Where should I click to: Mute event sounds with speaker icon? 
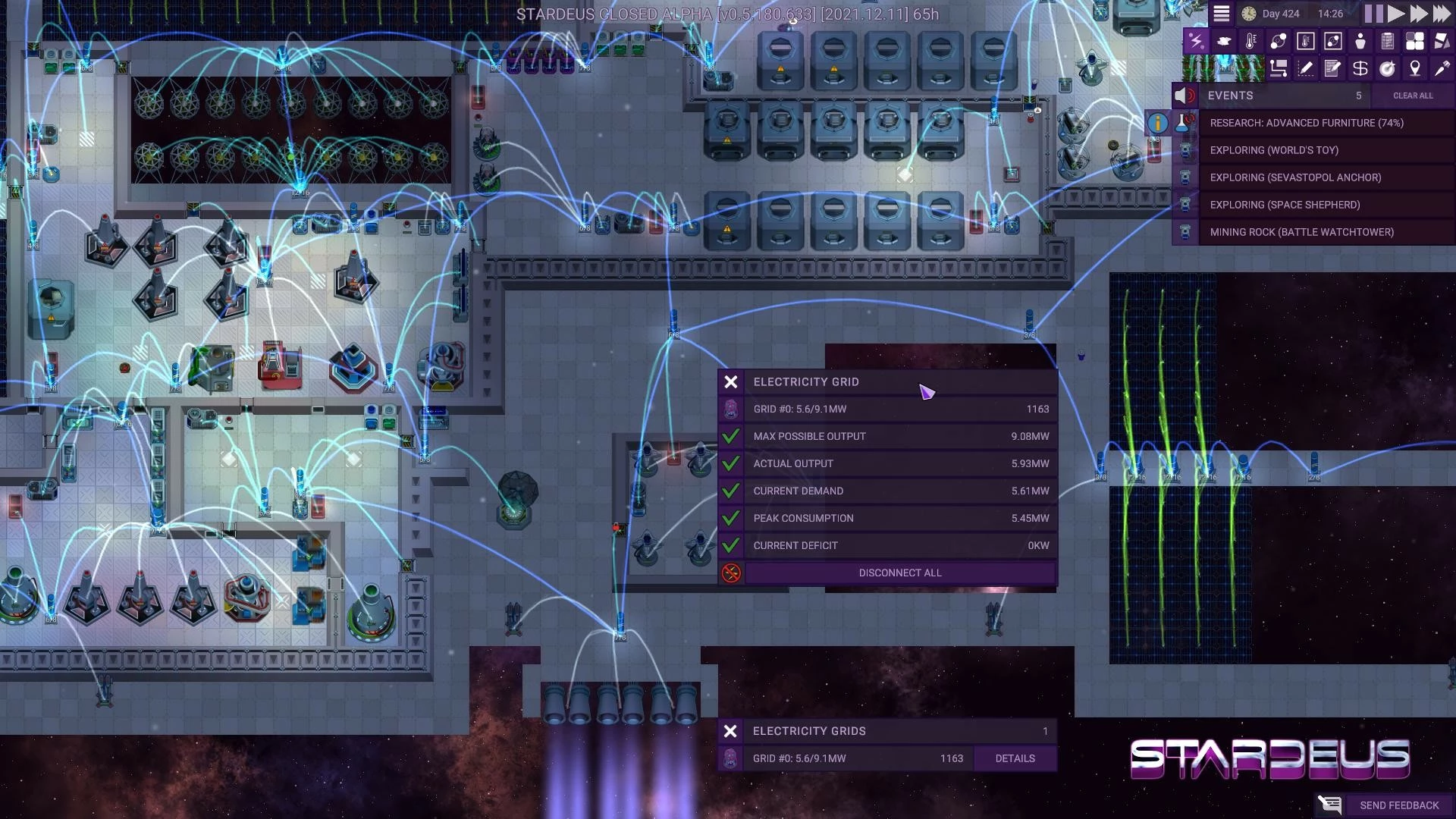click(x=1185, y=96)
